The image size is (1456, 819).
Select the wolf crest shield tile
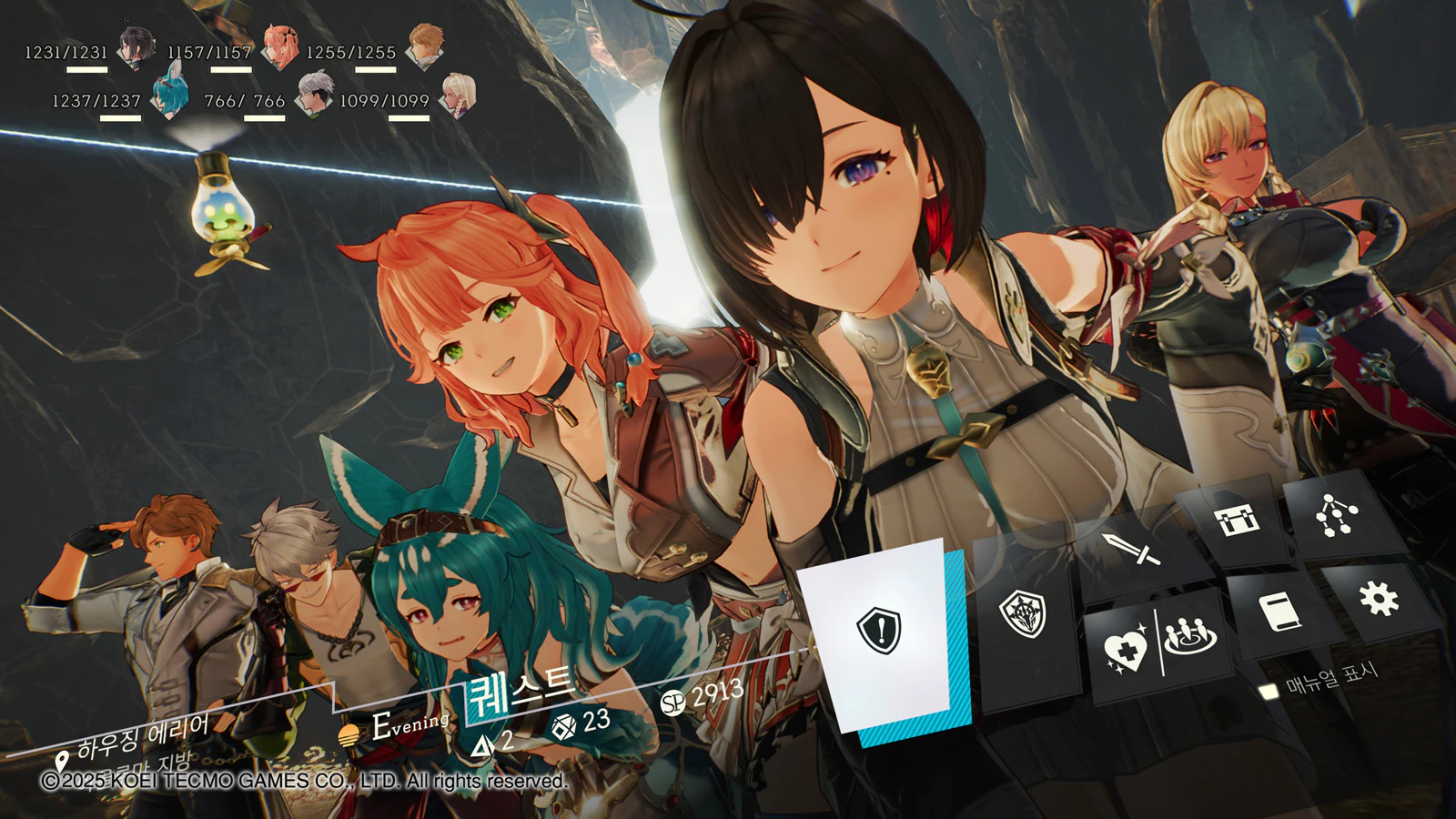1024,613
